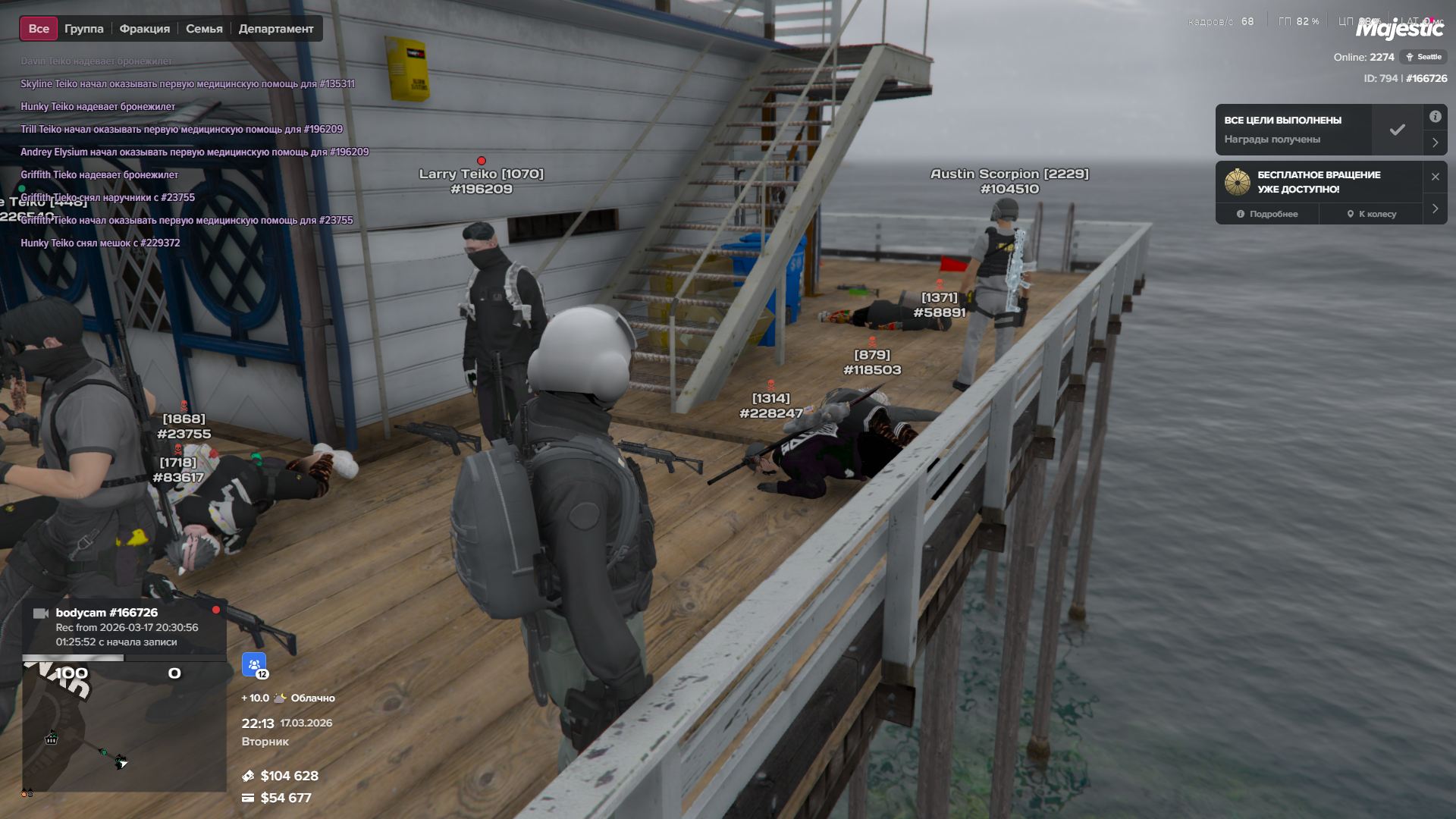Click the goals completed checkmark
The width and height of the screenshot is (1456, 819).
pyautogui.click(x=1397, y=130)
